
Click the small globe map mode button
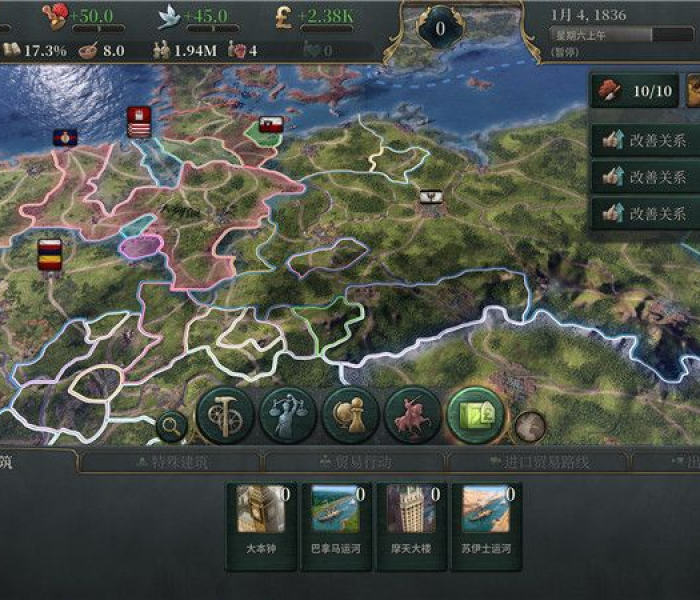(530, 427)
